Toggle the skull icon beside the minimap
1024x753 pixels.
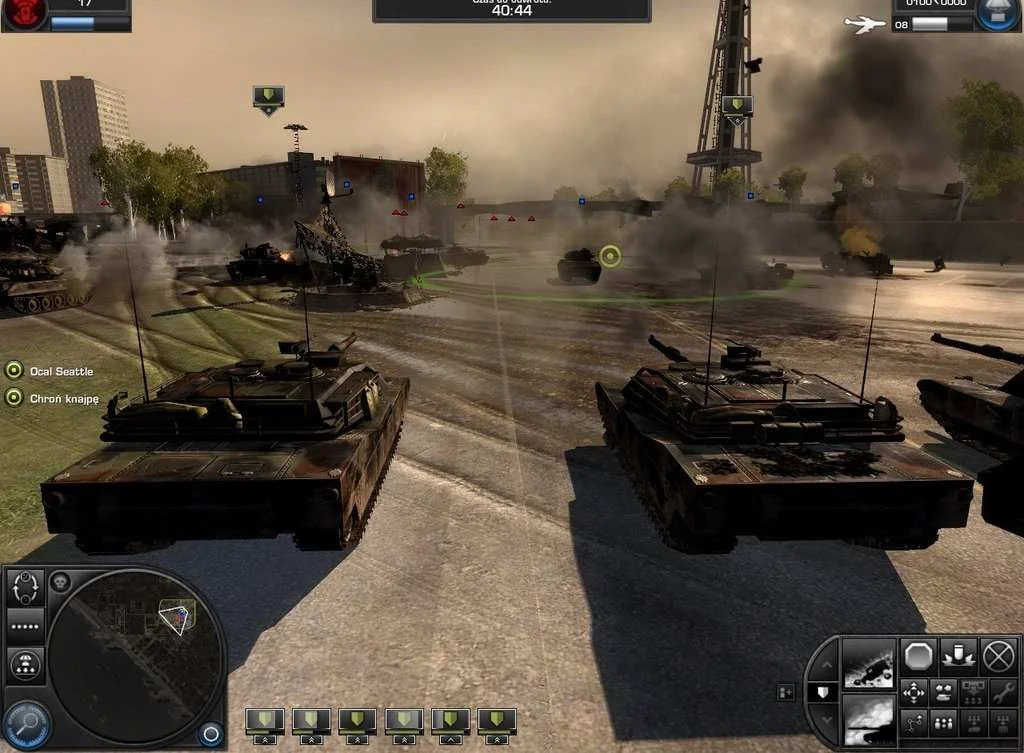point(59,582)
